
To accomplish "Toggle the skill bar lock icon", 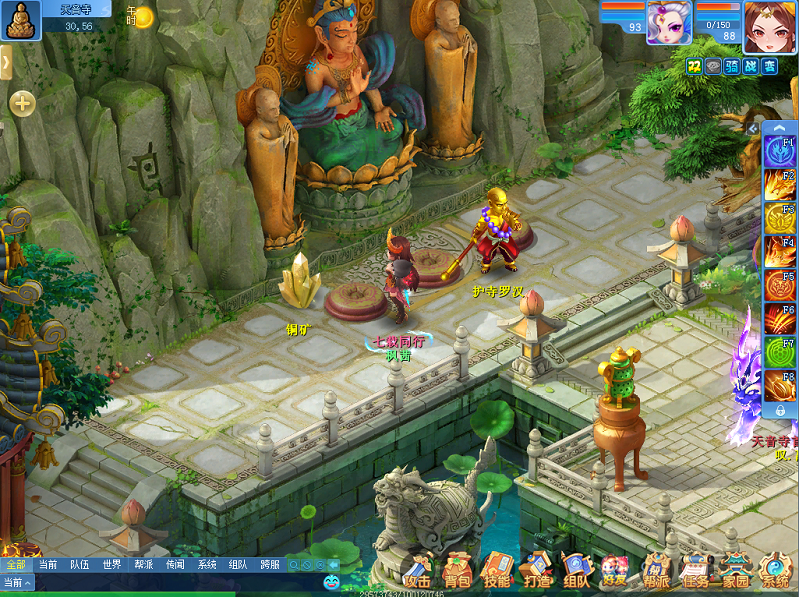I will [x=780, y=411].
